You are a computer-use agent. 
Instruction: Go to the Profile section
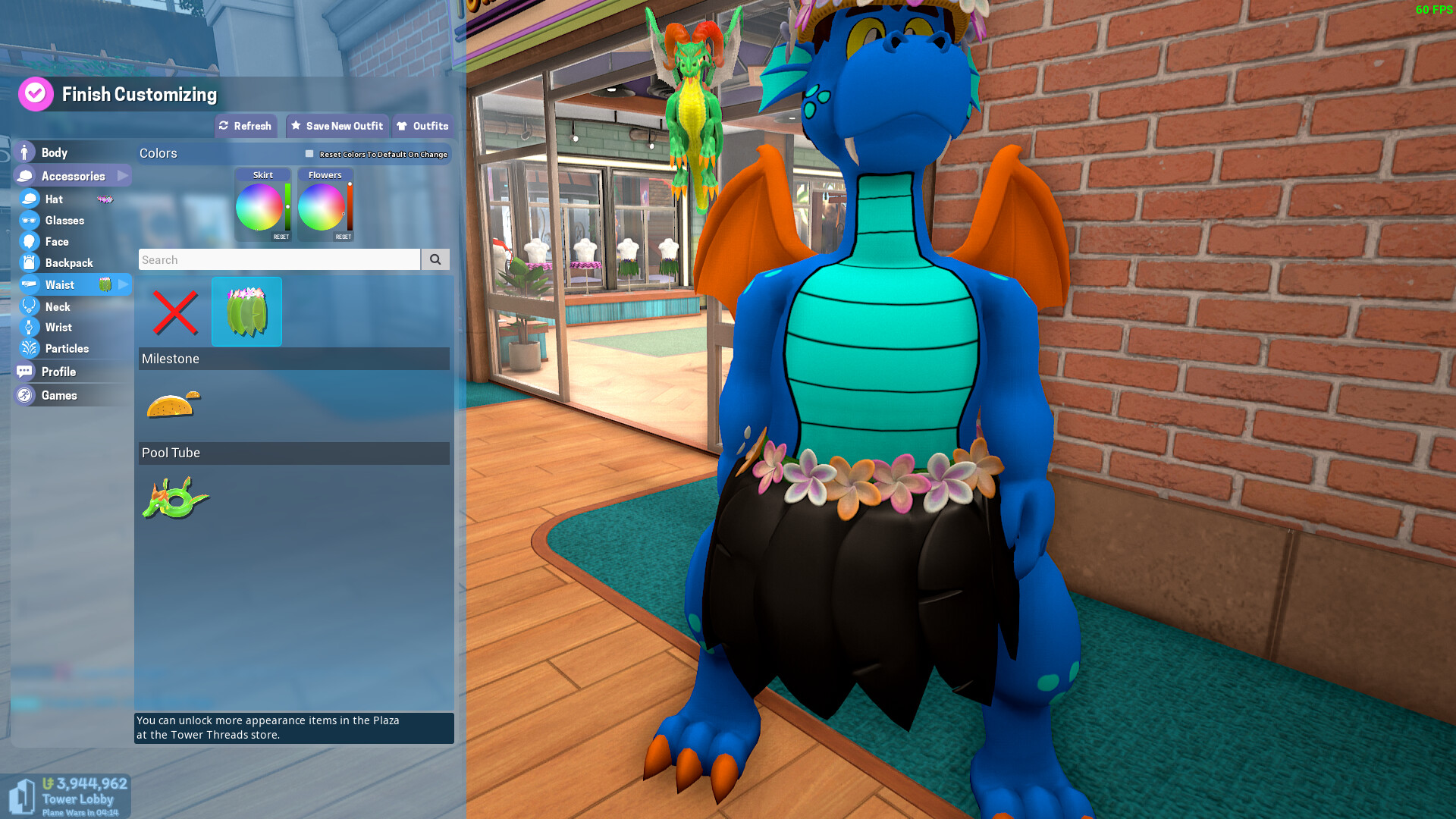(x=58, y=372)
